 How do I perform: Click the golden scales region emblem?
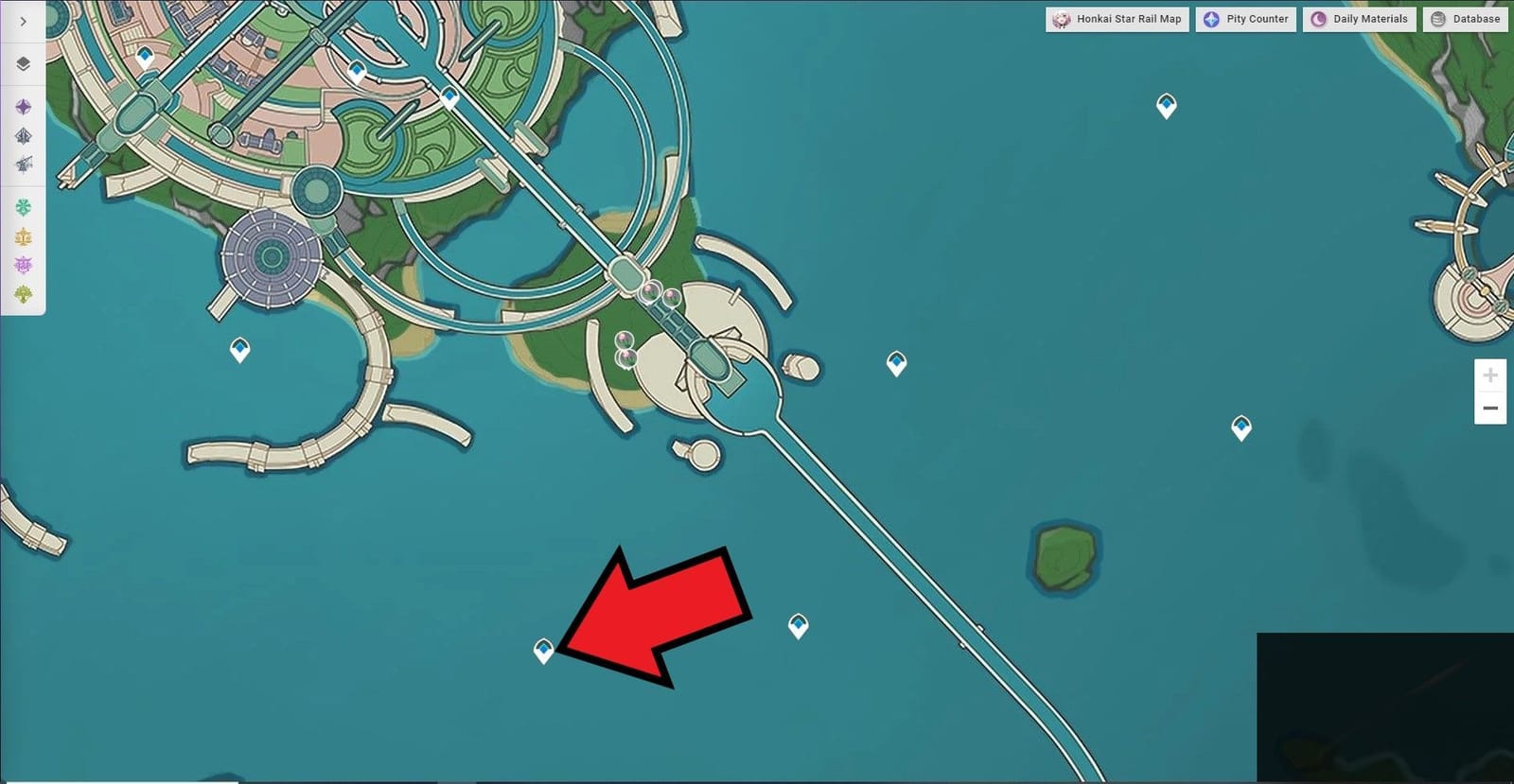[x=21, y=235]
